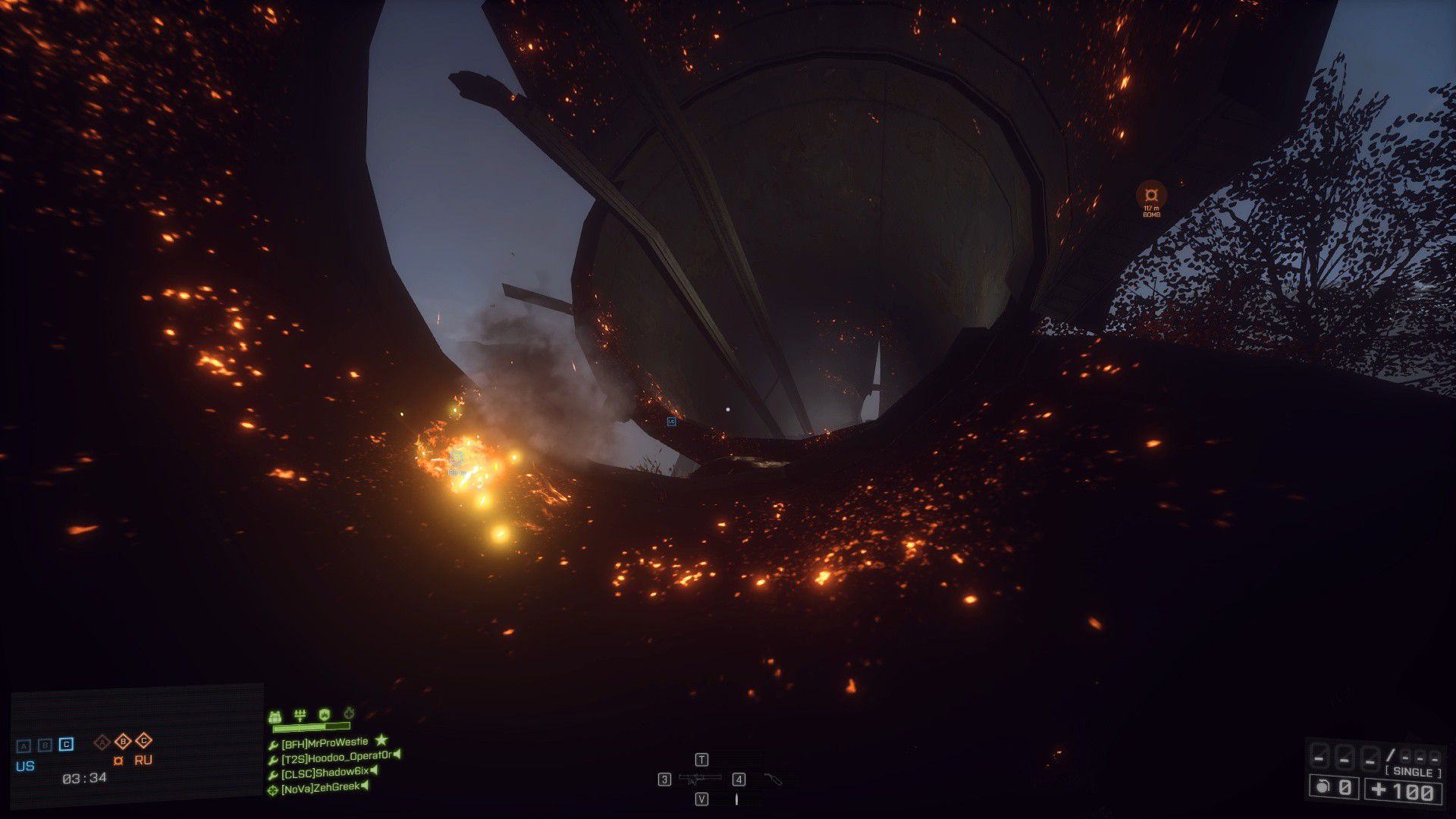The width and height of the screenshot is (1456, 819).
Task: Toggle the SINGLE fire mode indicator
Action: coord(1413,772)
